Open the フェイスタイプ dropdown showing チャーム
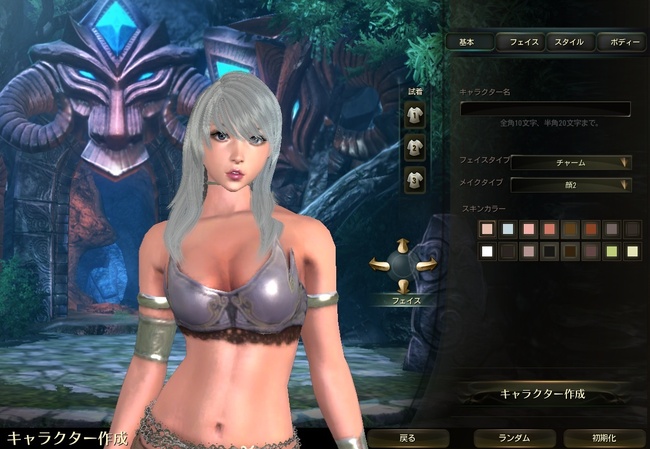Image resolution: width=650 pixels, height=449 pixels. pyautogui.click(x=571, y=162)
